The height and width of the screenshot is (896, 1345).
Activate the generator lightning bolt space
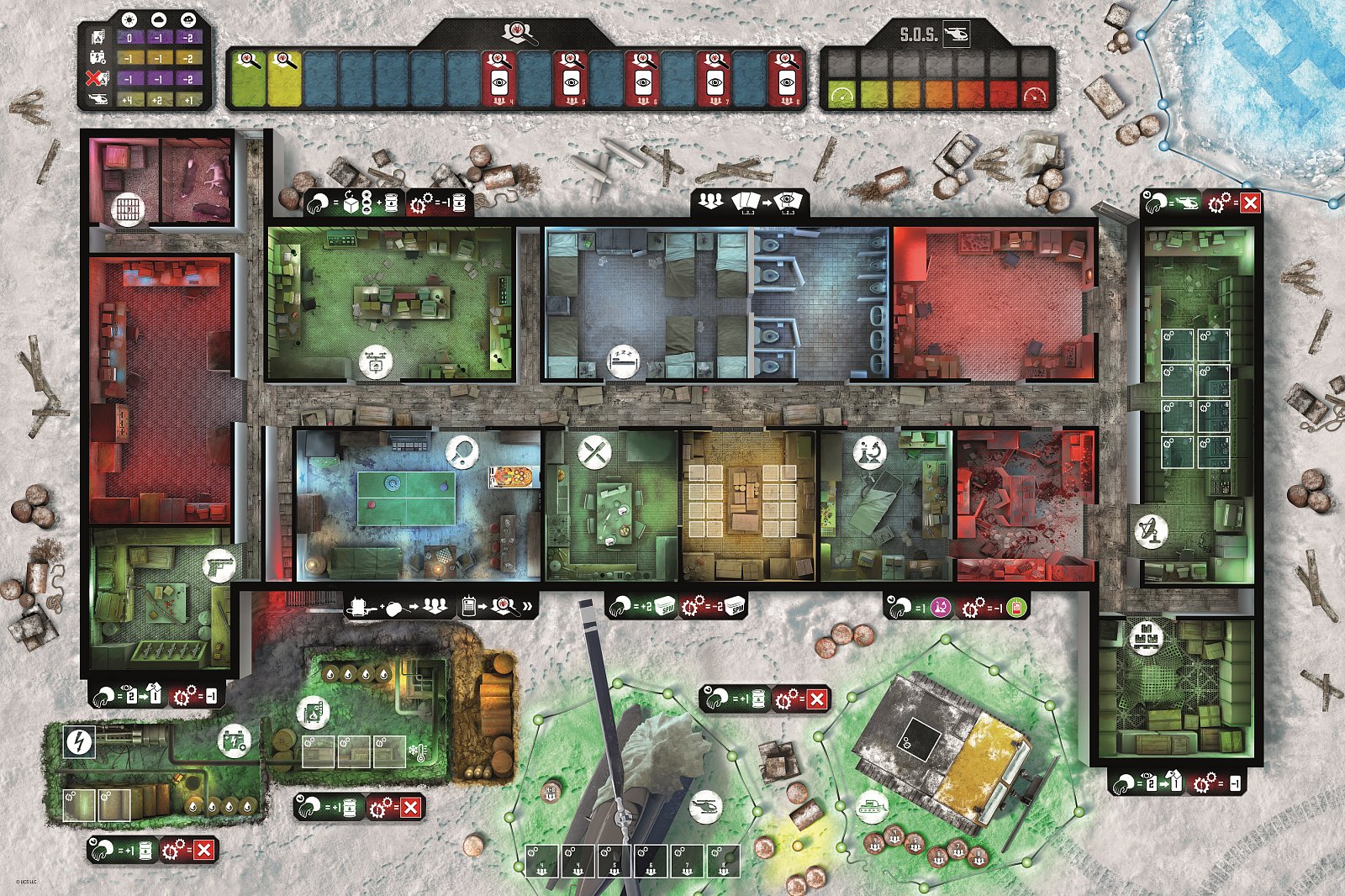[80, 741]
